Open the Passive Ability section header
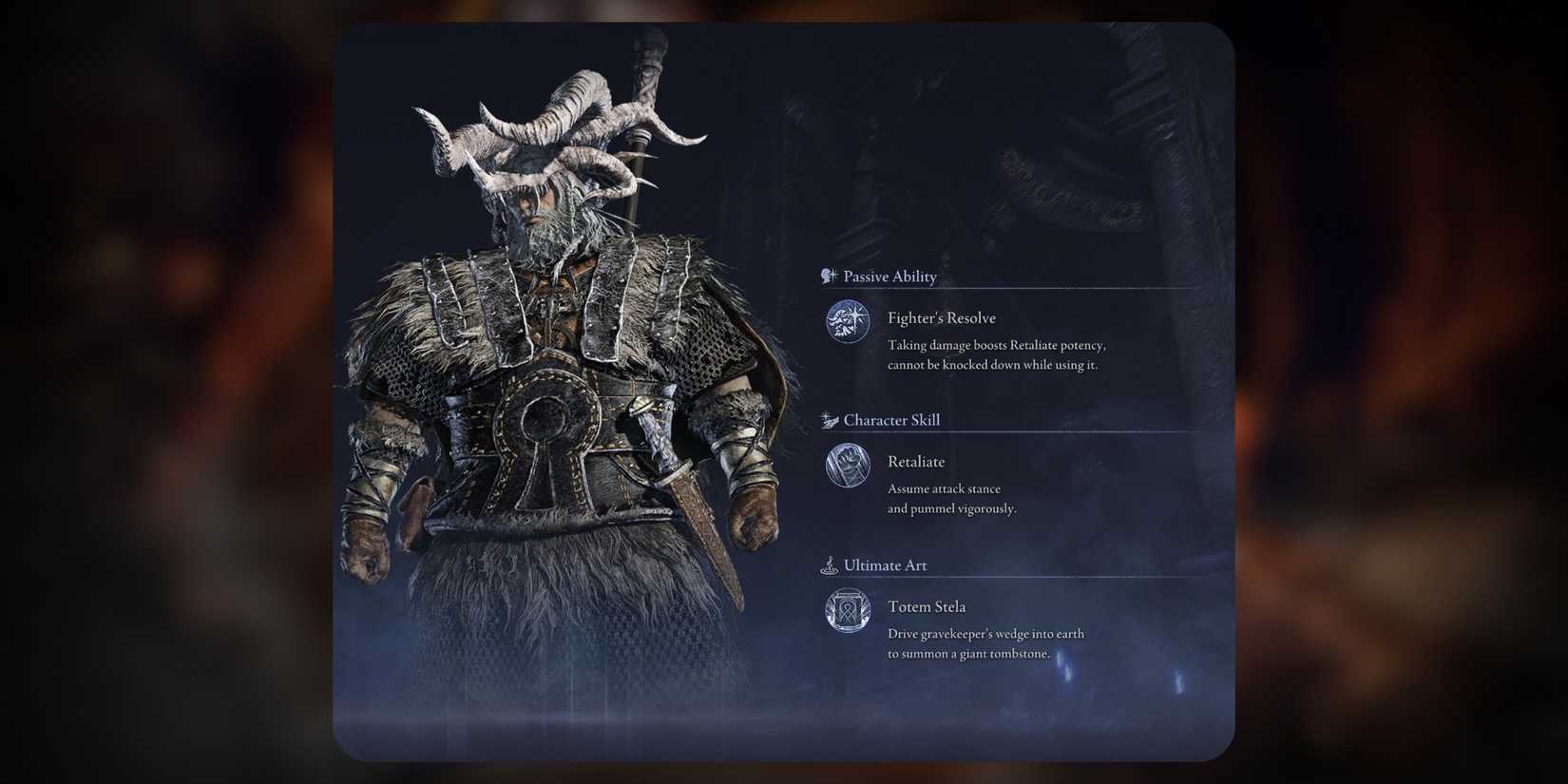The image size is (1568, 784). tap(891, 277)
